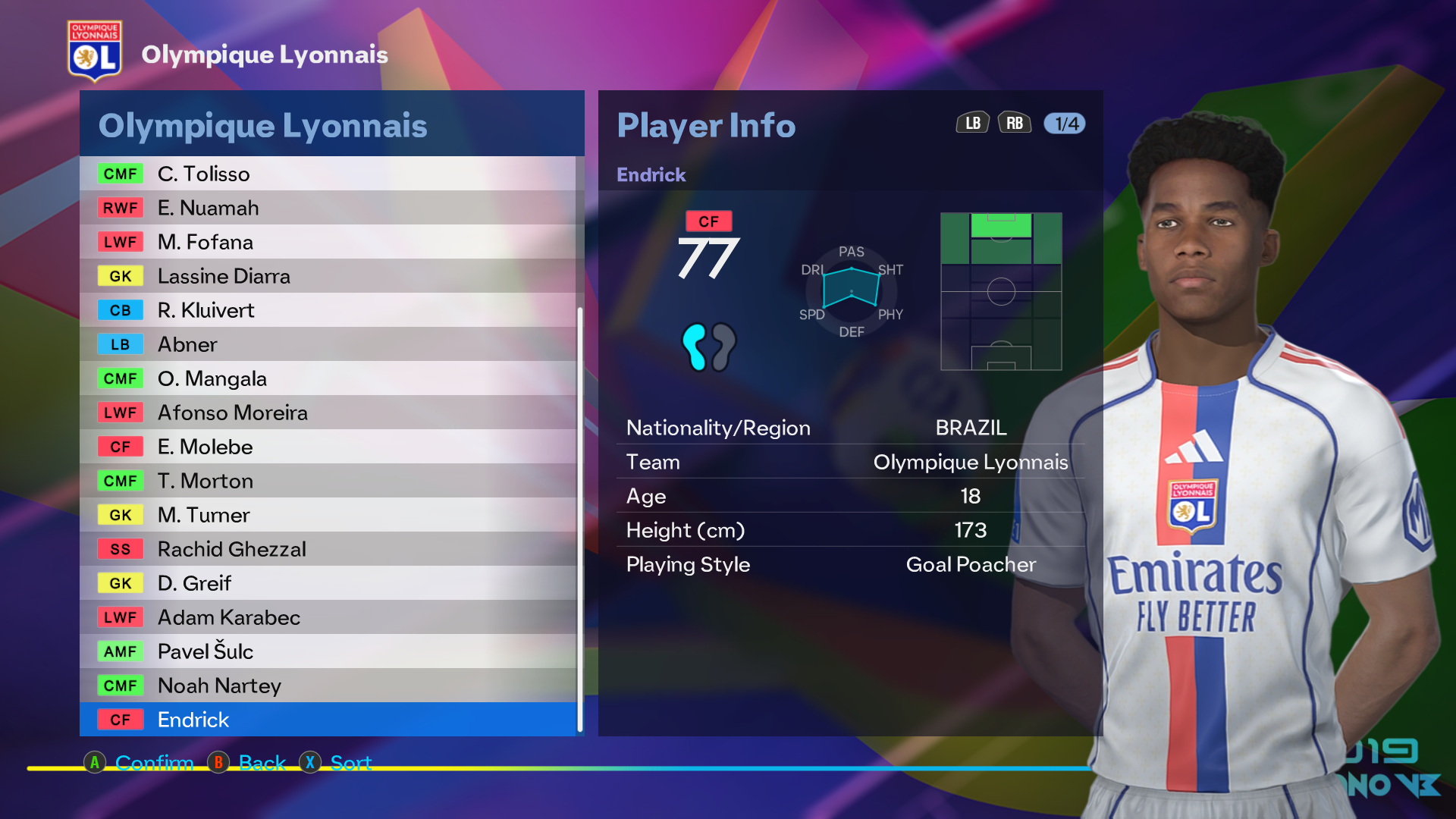
Task: Pick M. Fofana's player row
Action: coord(328,242)
